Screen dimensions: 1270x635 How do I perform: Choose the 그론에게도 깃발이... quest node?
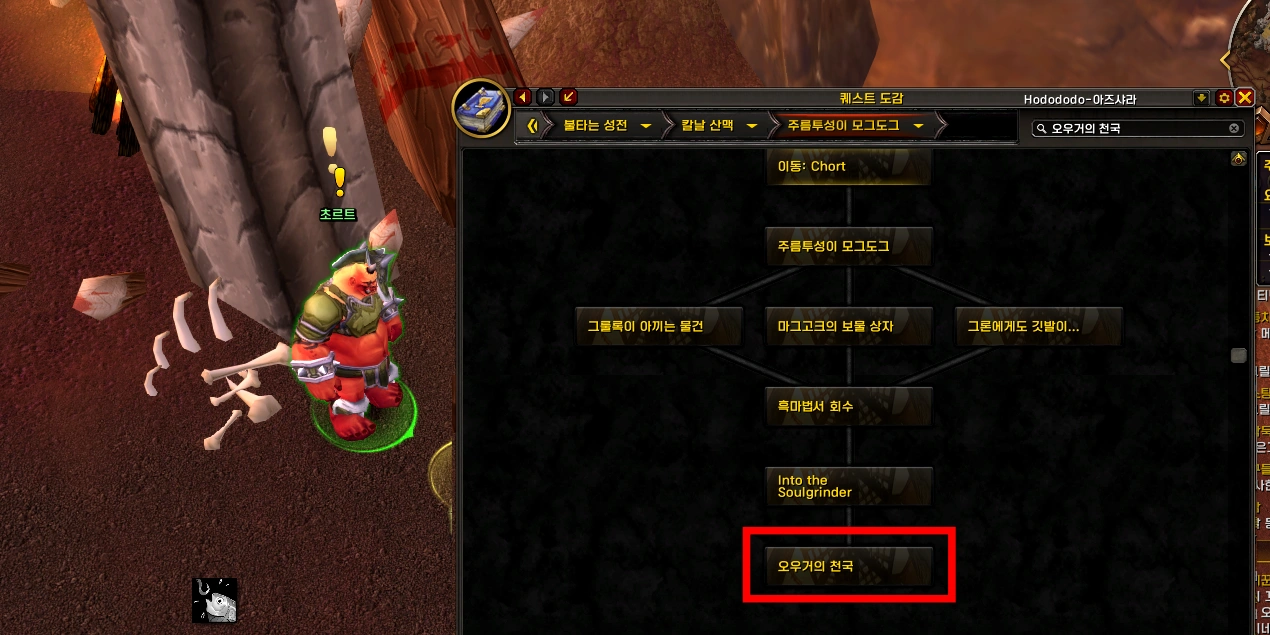coord(1038,326)
